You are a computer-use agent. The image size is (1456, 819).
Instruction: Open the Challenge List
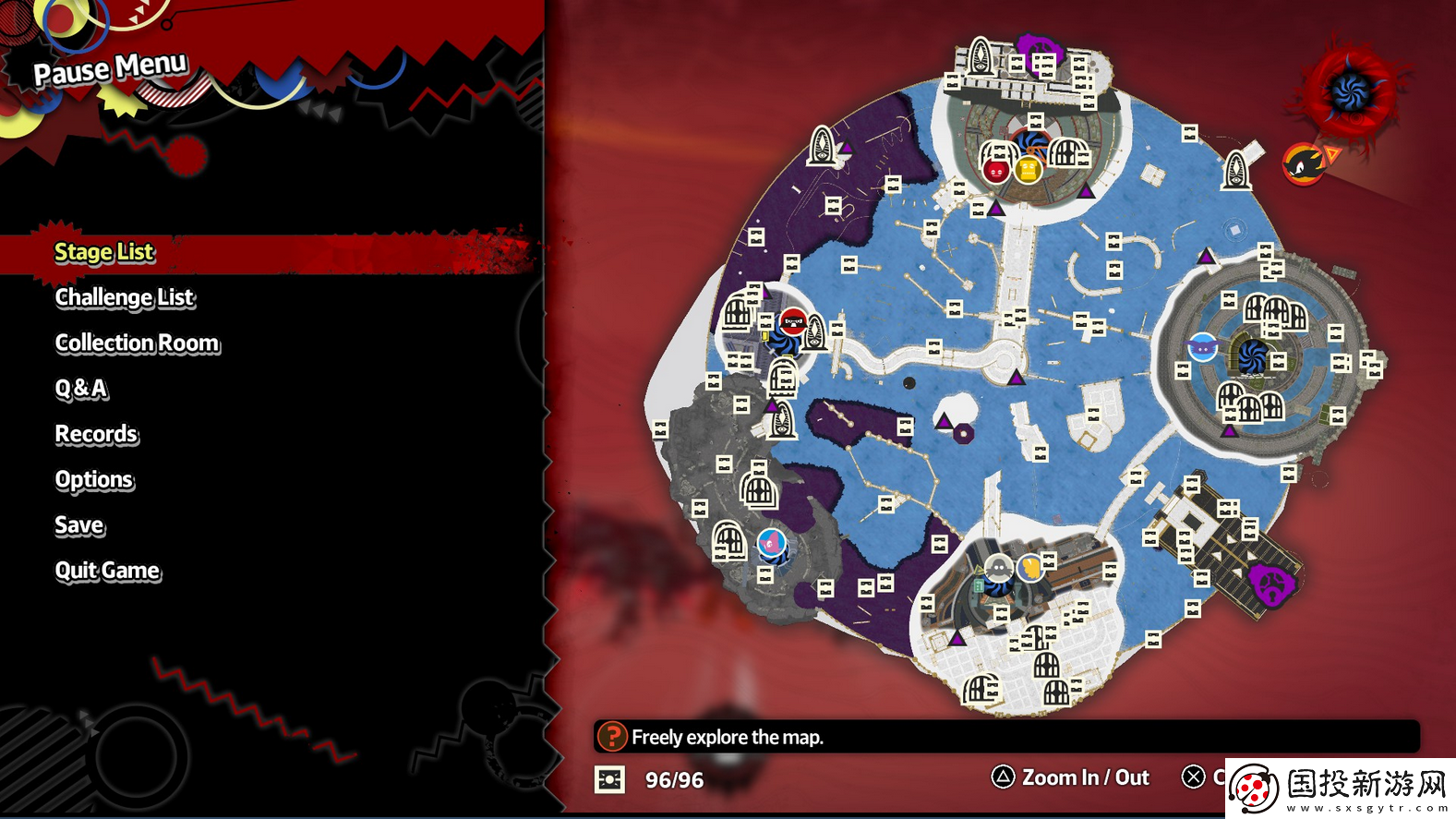(125, 297)
